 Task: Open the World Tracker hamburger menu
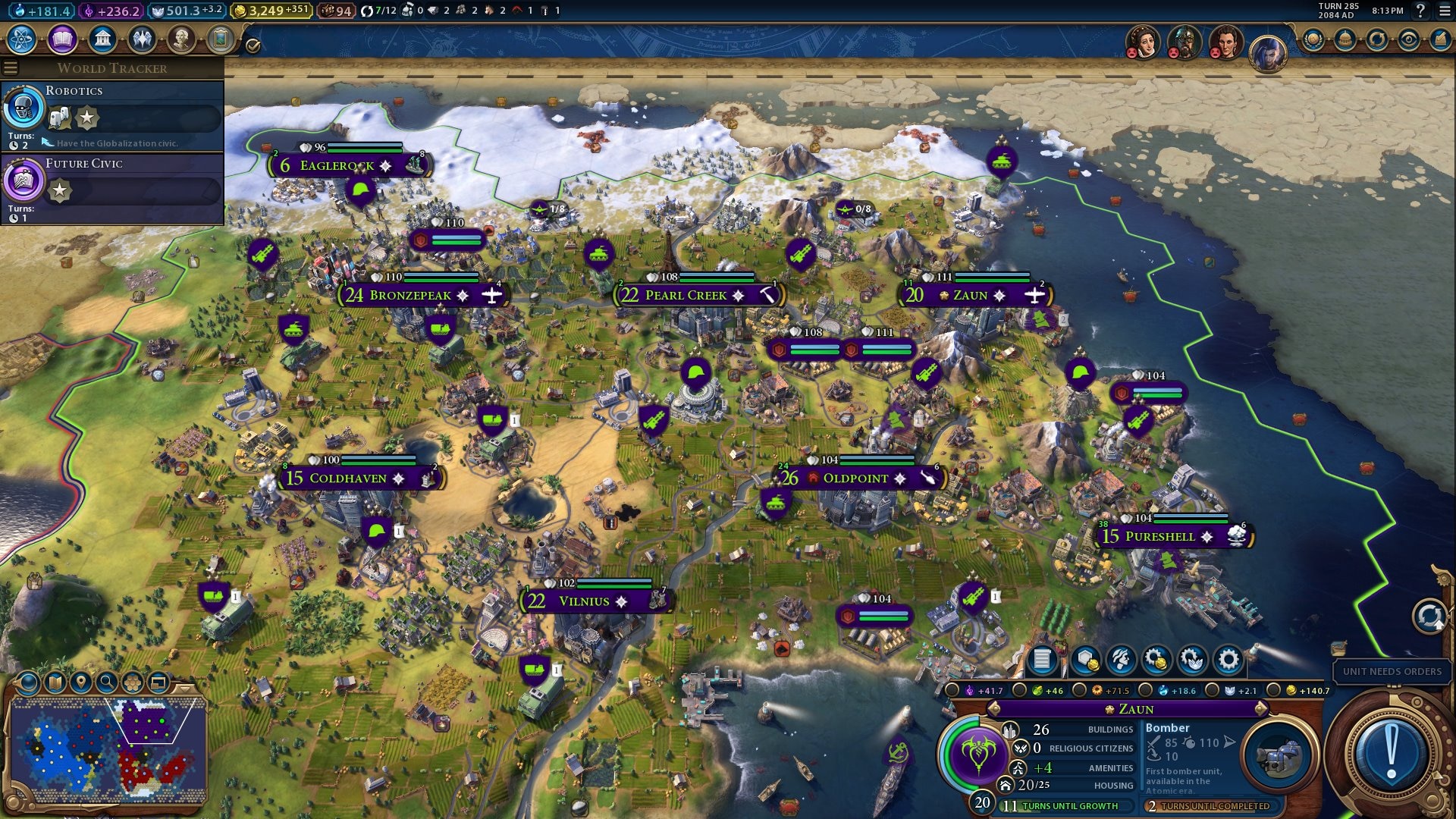click(11, 67)
